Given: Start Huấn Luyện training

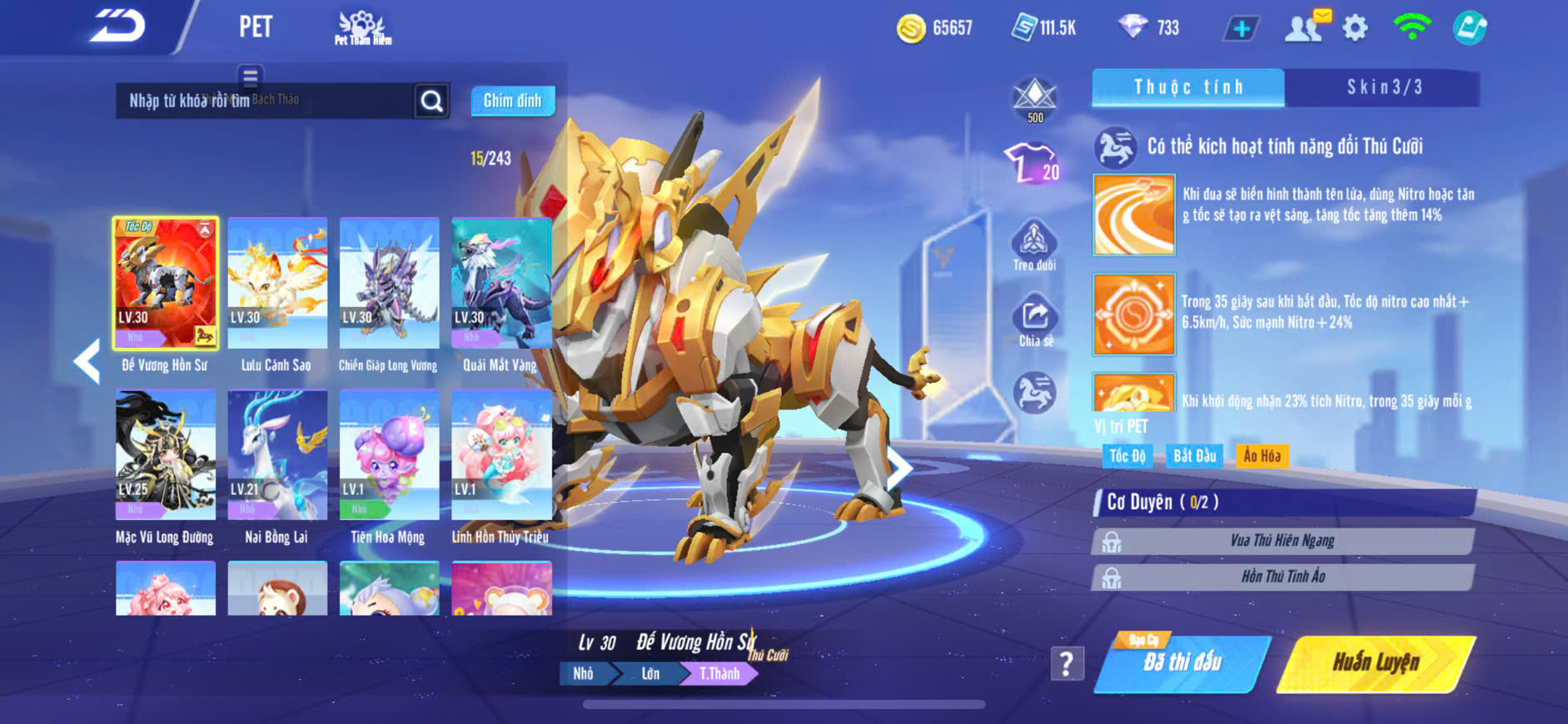Looking at the screenshot, I should tap(1376, 663).
